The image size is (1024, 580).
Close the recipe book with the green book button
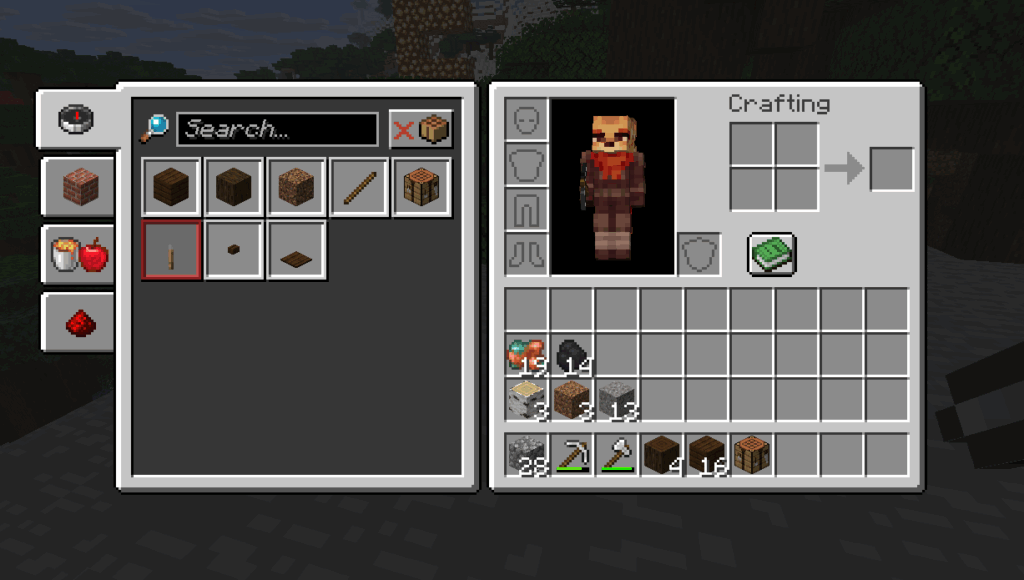(x=771, y=254)
